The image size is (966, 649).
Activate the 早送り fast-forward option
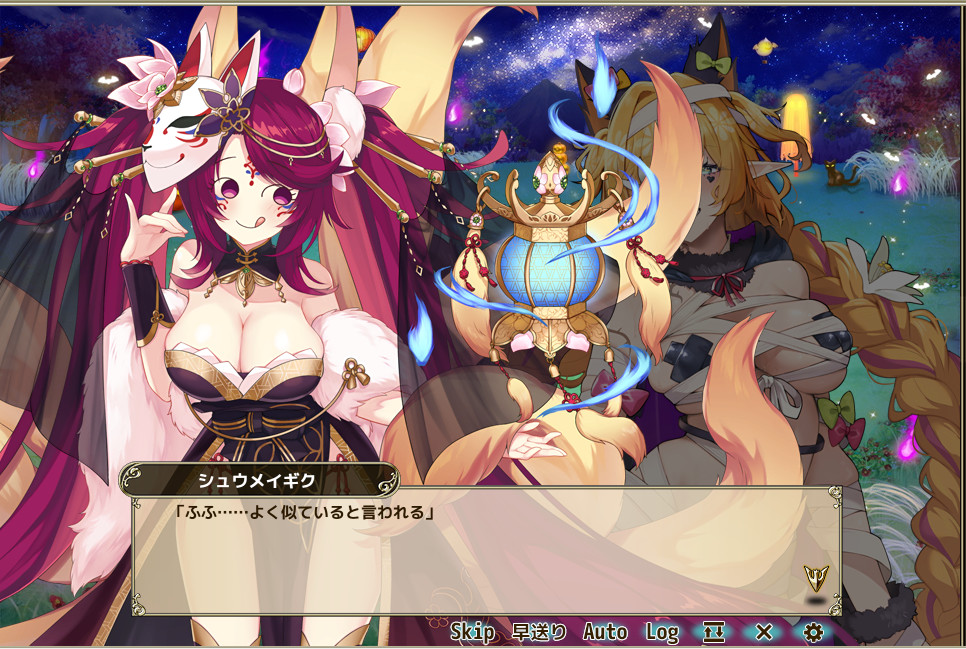pyautogui.click(x=539, y=632)
